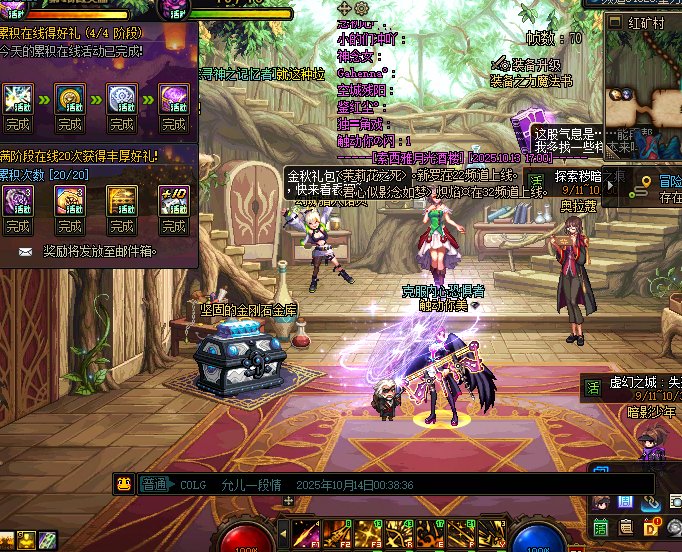Viewport: 682px width, 552px height.
Task: Claim the lightning reward's 完成 button
Action: [17, 124]
